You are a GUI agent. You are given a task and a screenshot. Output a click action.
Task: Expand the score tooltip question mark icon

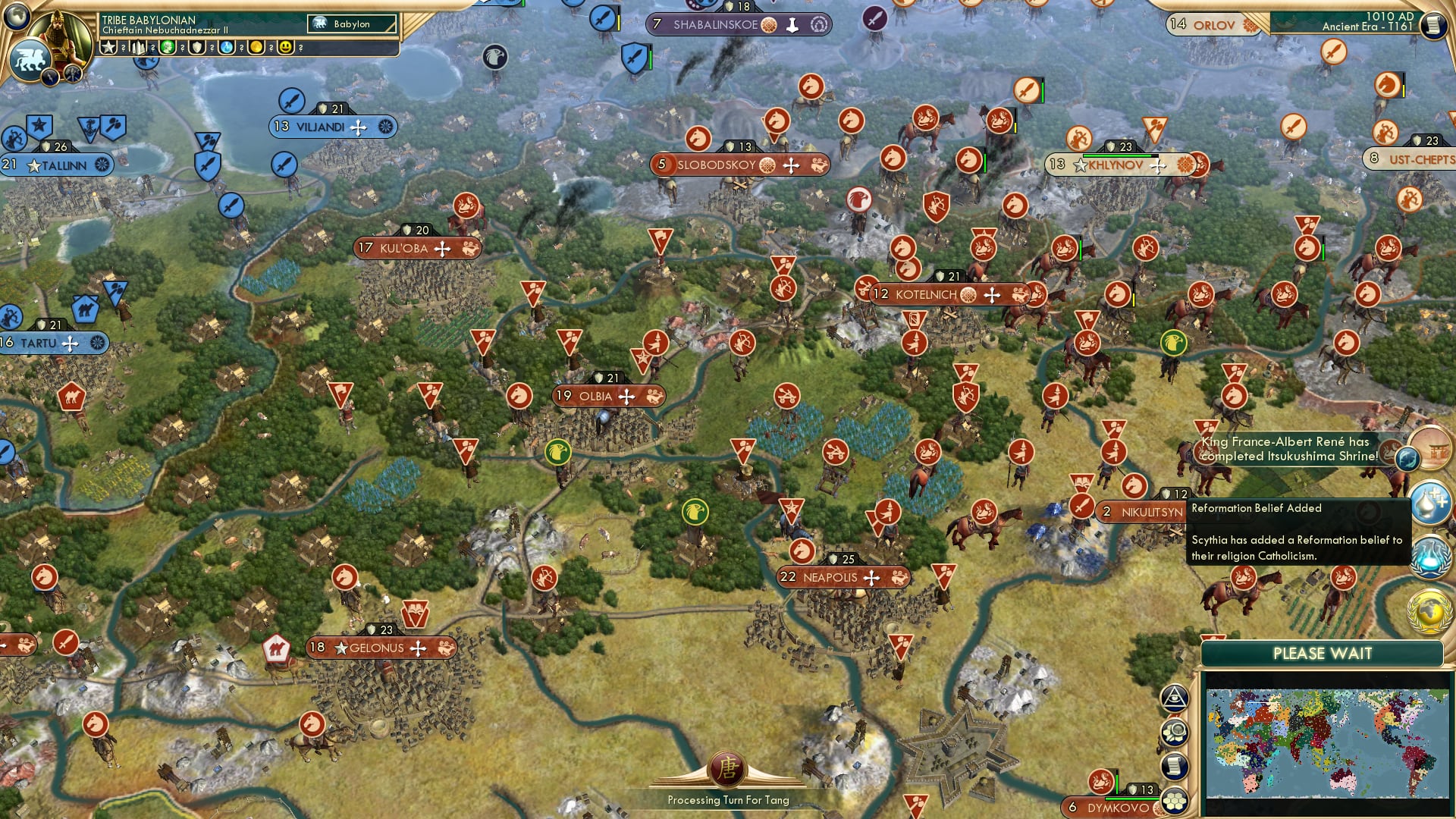[x=123, y=48]
